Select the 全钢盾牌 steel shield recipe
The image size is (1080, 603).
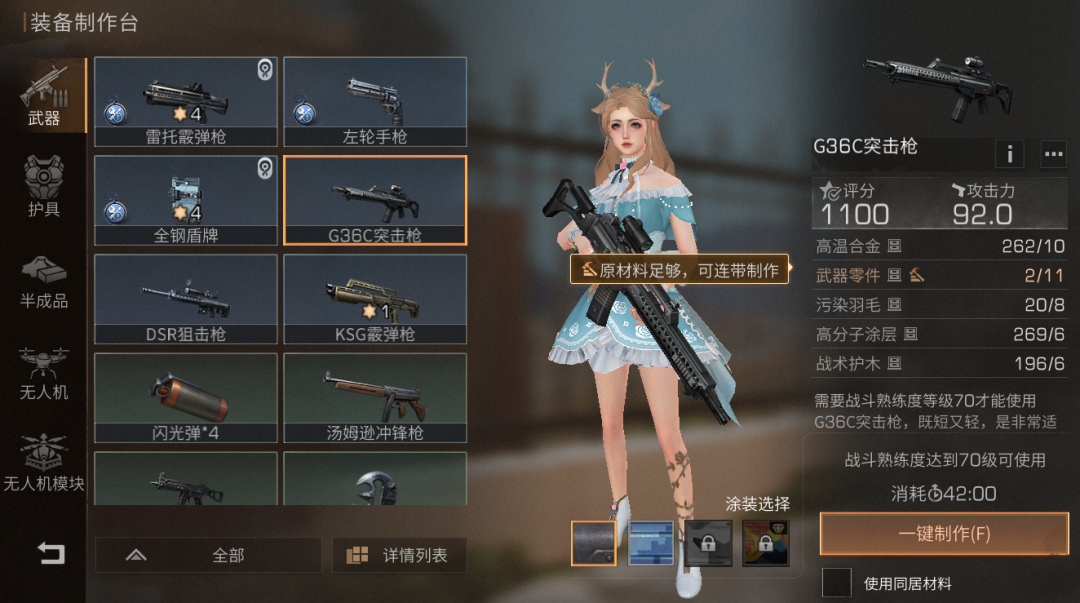pos(186,200)
